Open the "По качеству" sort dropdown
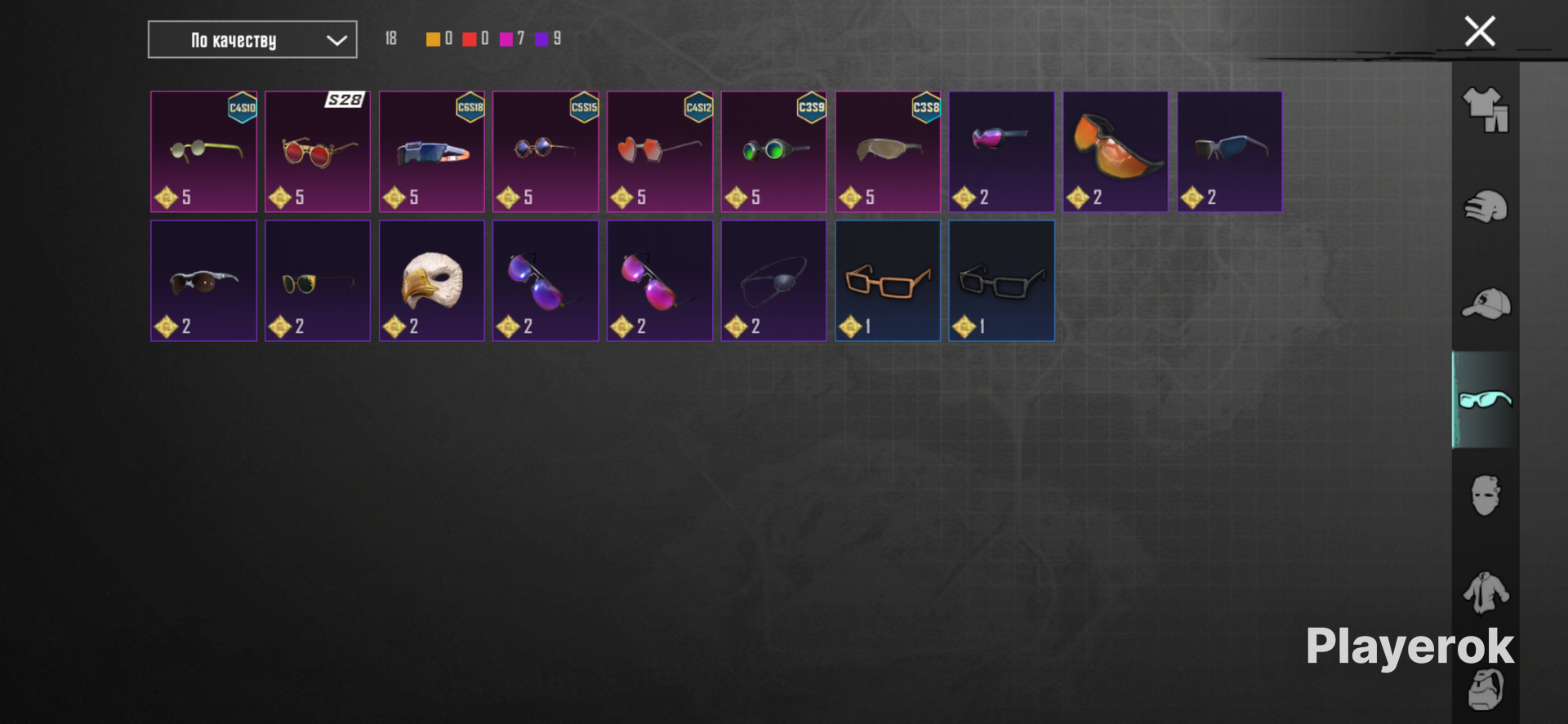Viewport: 1568px width, 724px height. coord(252,40)
